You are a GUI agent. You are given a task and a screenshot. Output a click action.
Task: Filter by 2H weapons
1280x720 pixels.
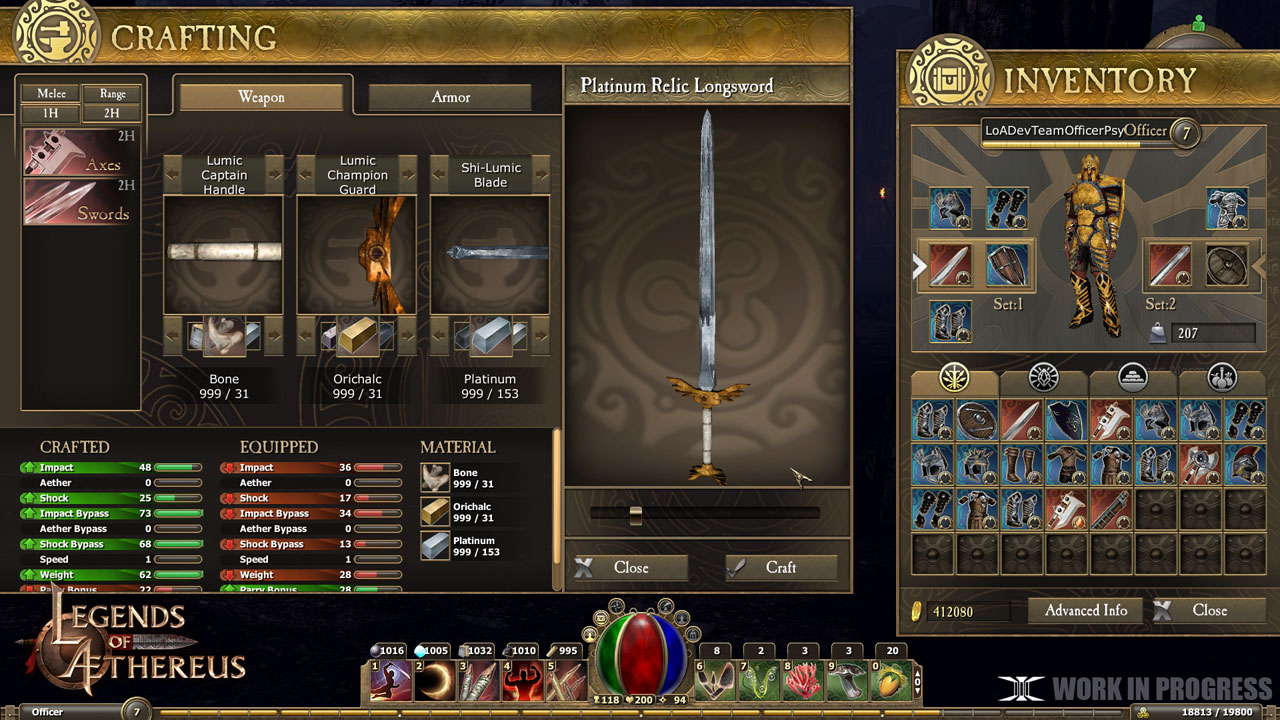[112, 114]
